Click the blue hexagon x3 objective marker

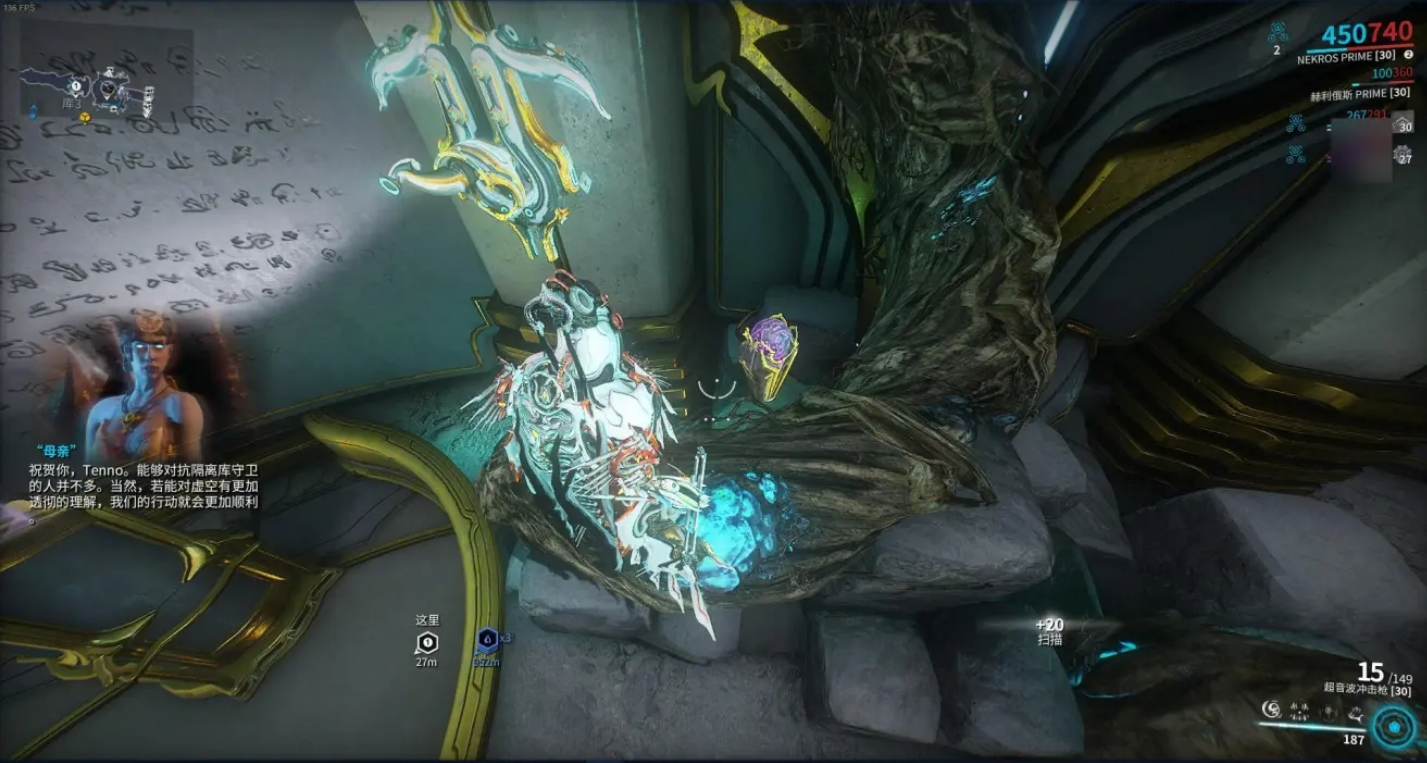(487, 639)
